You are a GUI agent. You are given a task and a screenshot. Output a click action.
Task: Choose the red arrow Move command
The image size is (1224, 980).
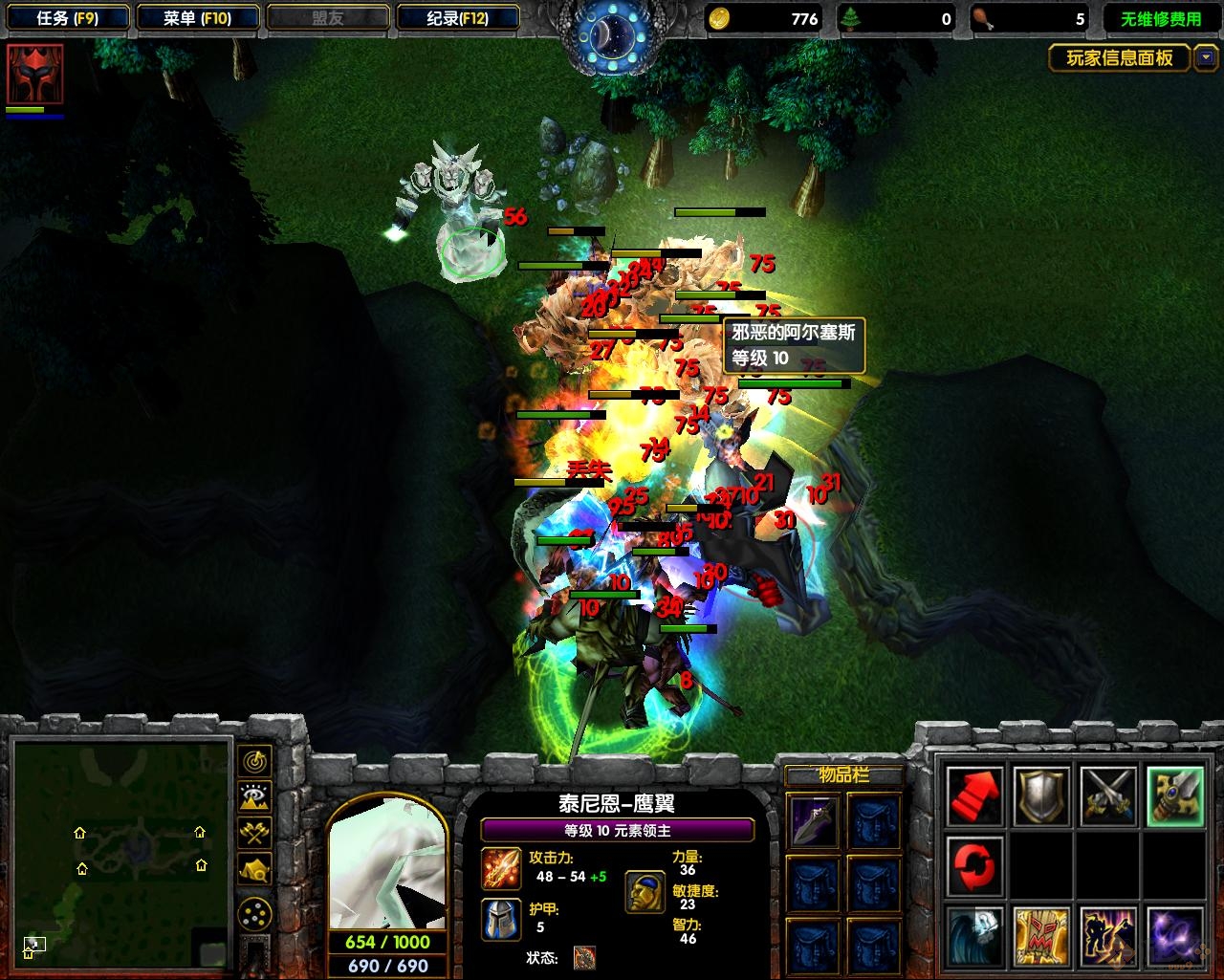(975, 796)
